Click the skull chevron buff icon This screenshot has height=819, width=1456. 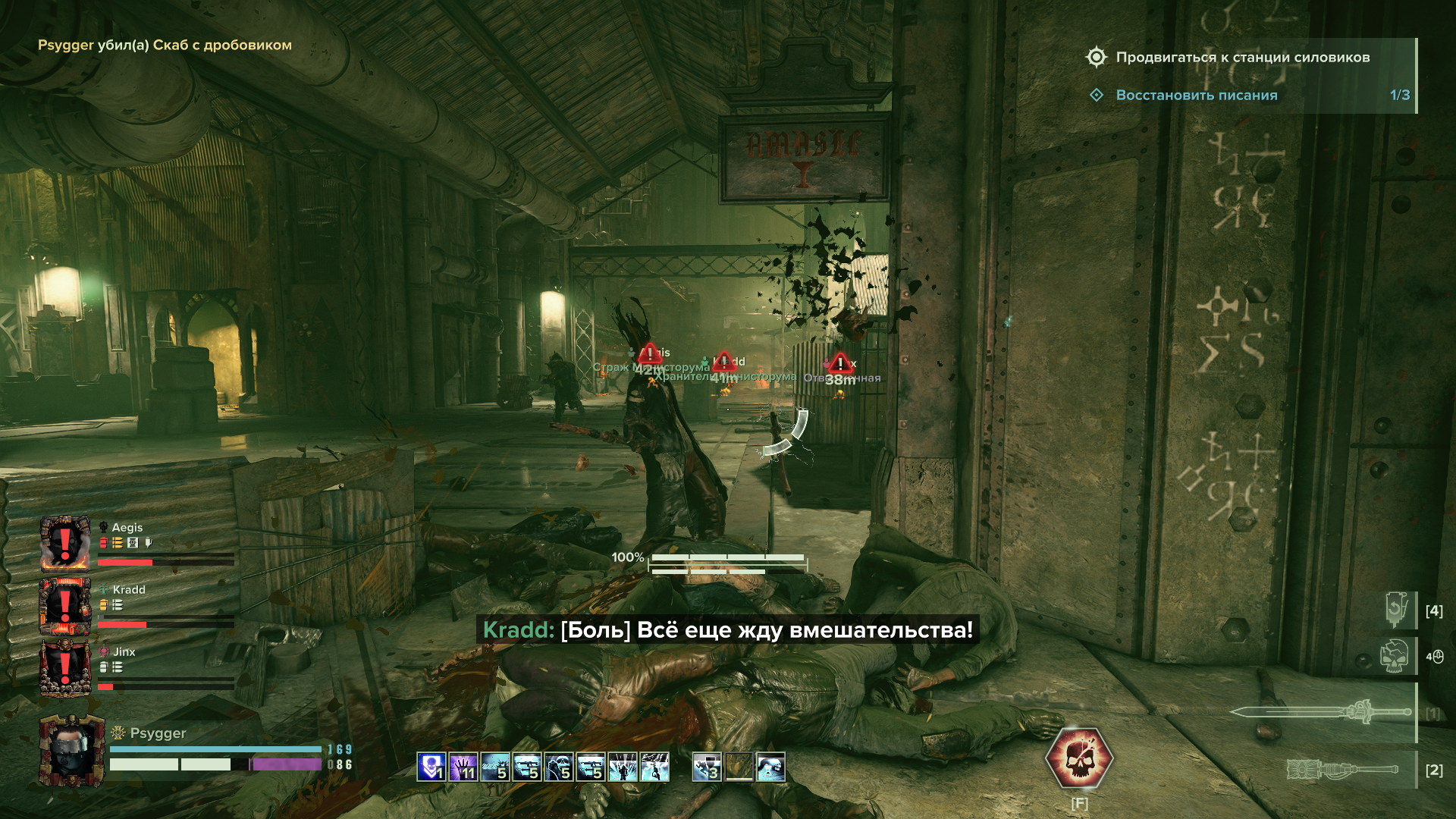click(431, 767)
